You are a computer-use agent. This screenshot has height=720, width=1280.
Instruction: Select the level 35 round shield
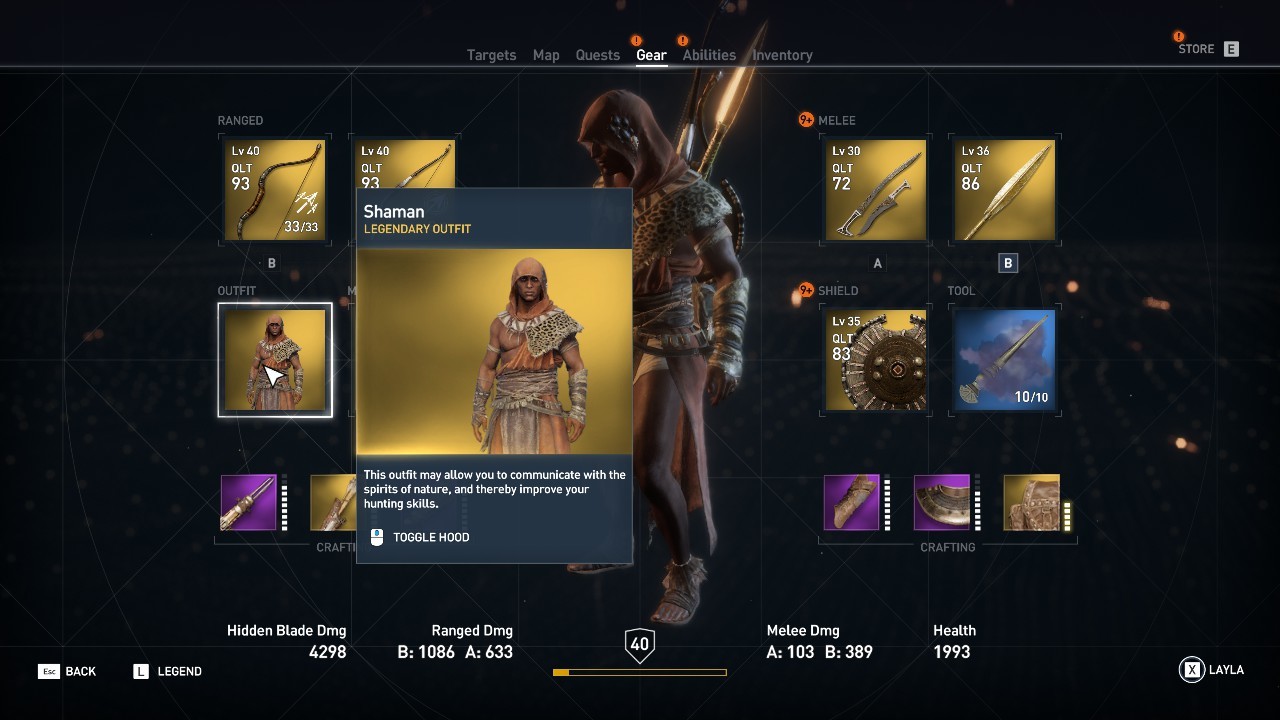[x=876, y=360]
